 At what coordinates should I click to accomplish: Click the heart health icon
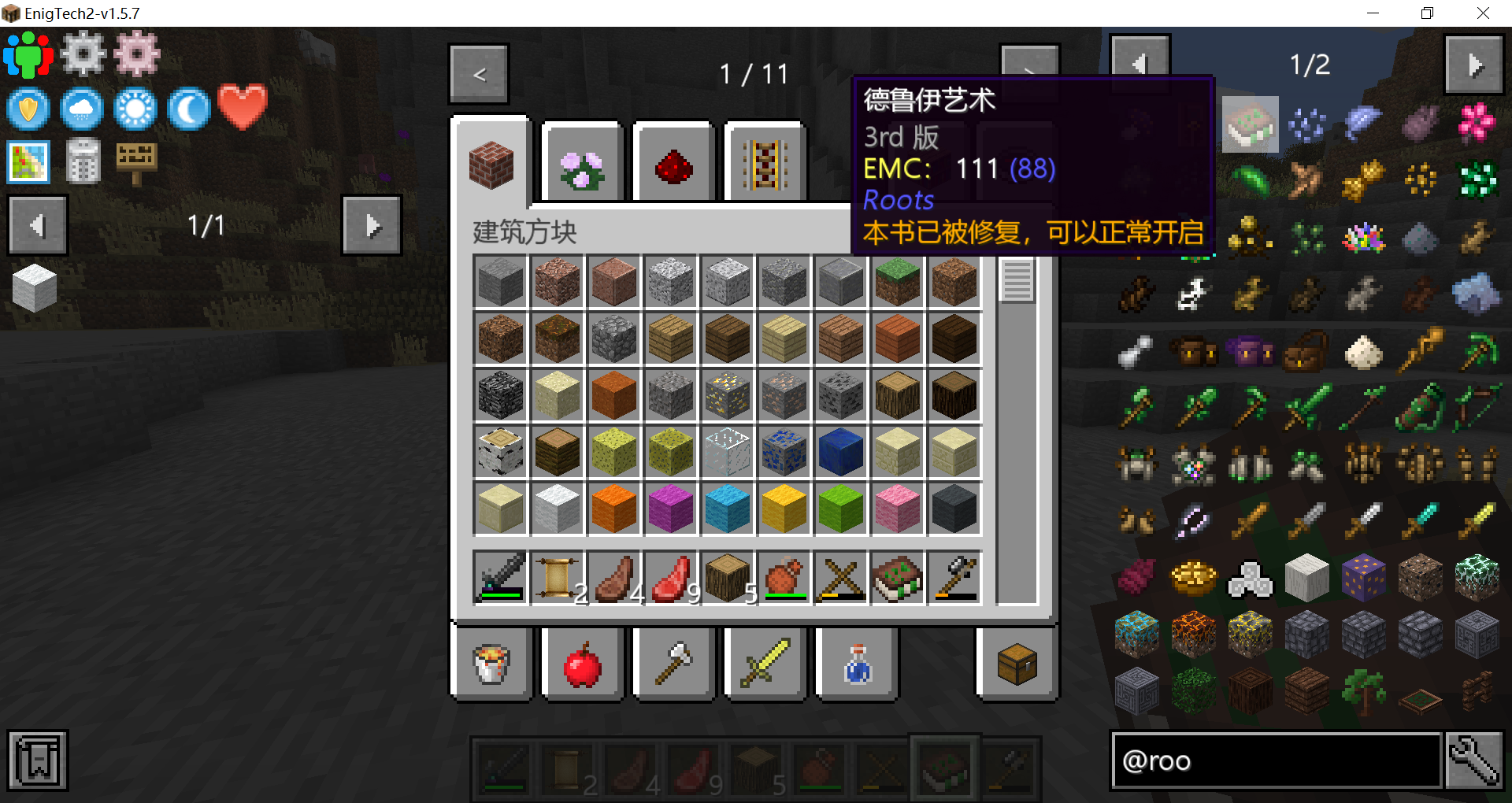point(241,106)
